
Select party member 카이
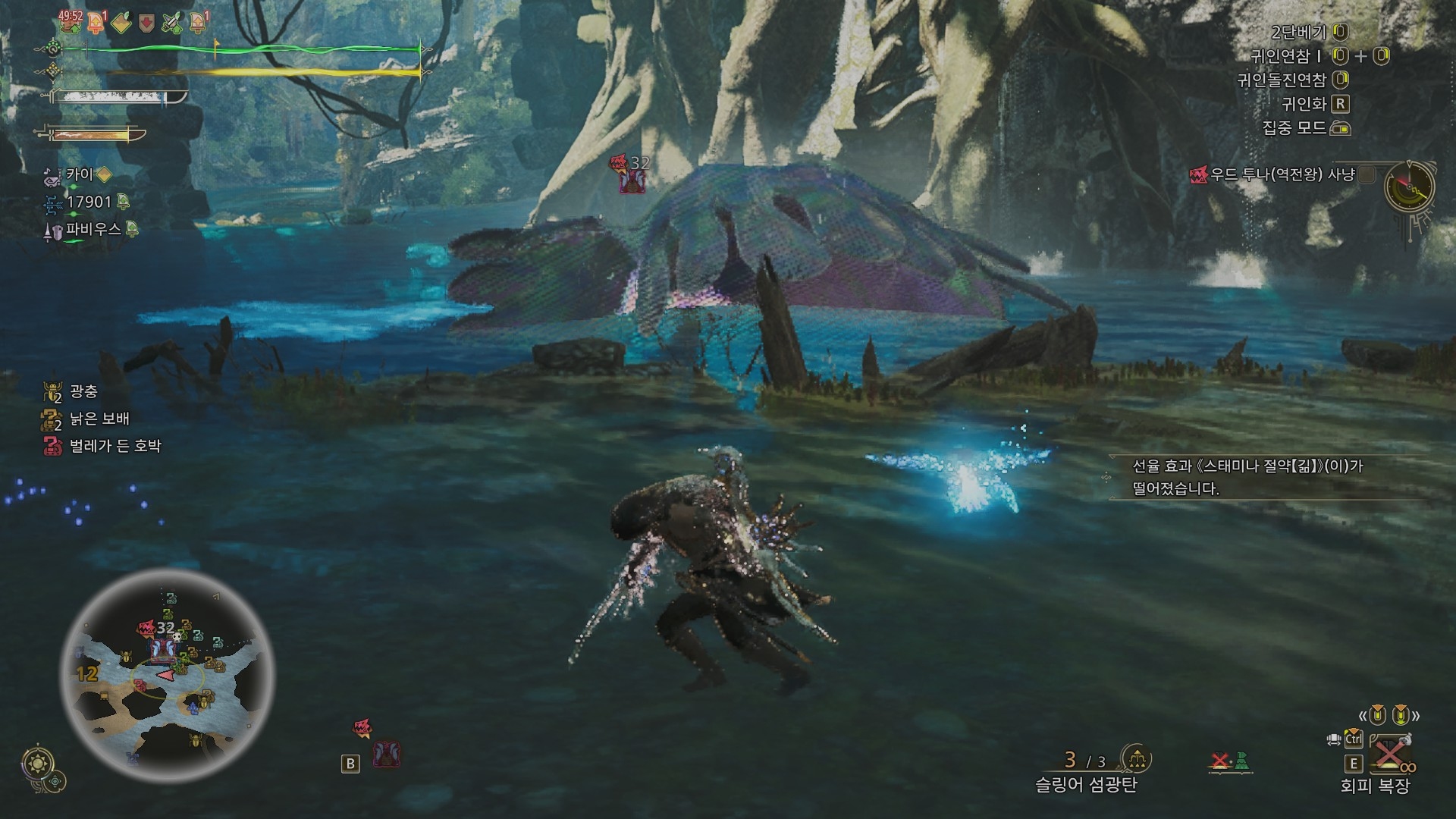79,175
